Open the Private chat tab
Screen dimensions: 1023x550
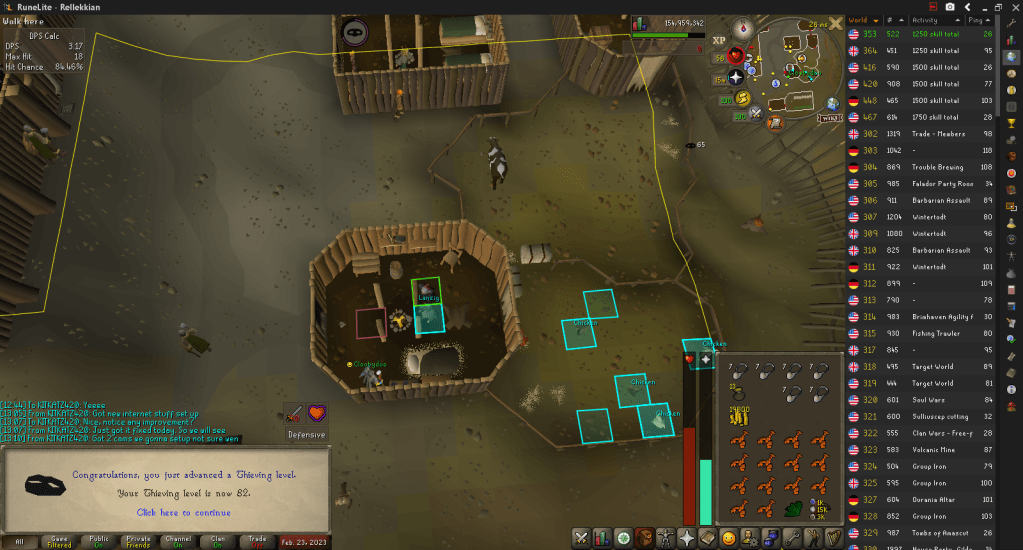click(x=139, y=541)
